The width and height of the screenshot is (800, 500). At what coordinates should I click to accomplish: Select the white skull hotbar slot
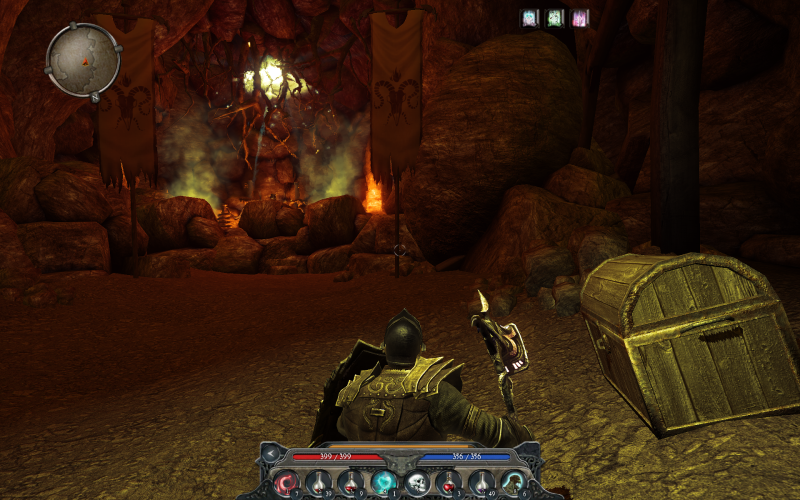(x=416, y=483)
